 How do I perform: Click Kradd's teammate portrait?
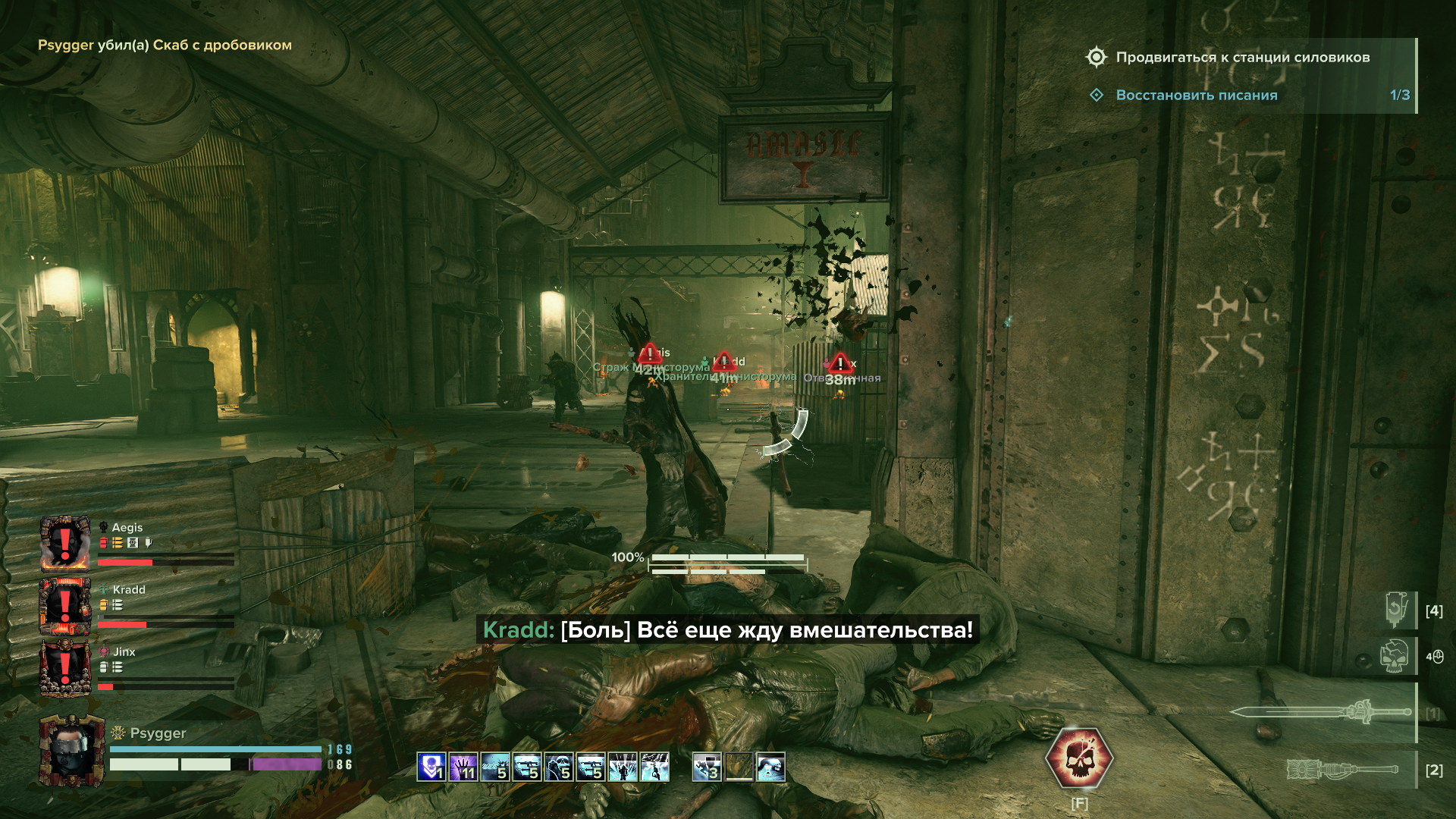click(x=65, y=606)
